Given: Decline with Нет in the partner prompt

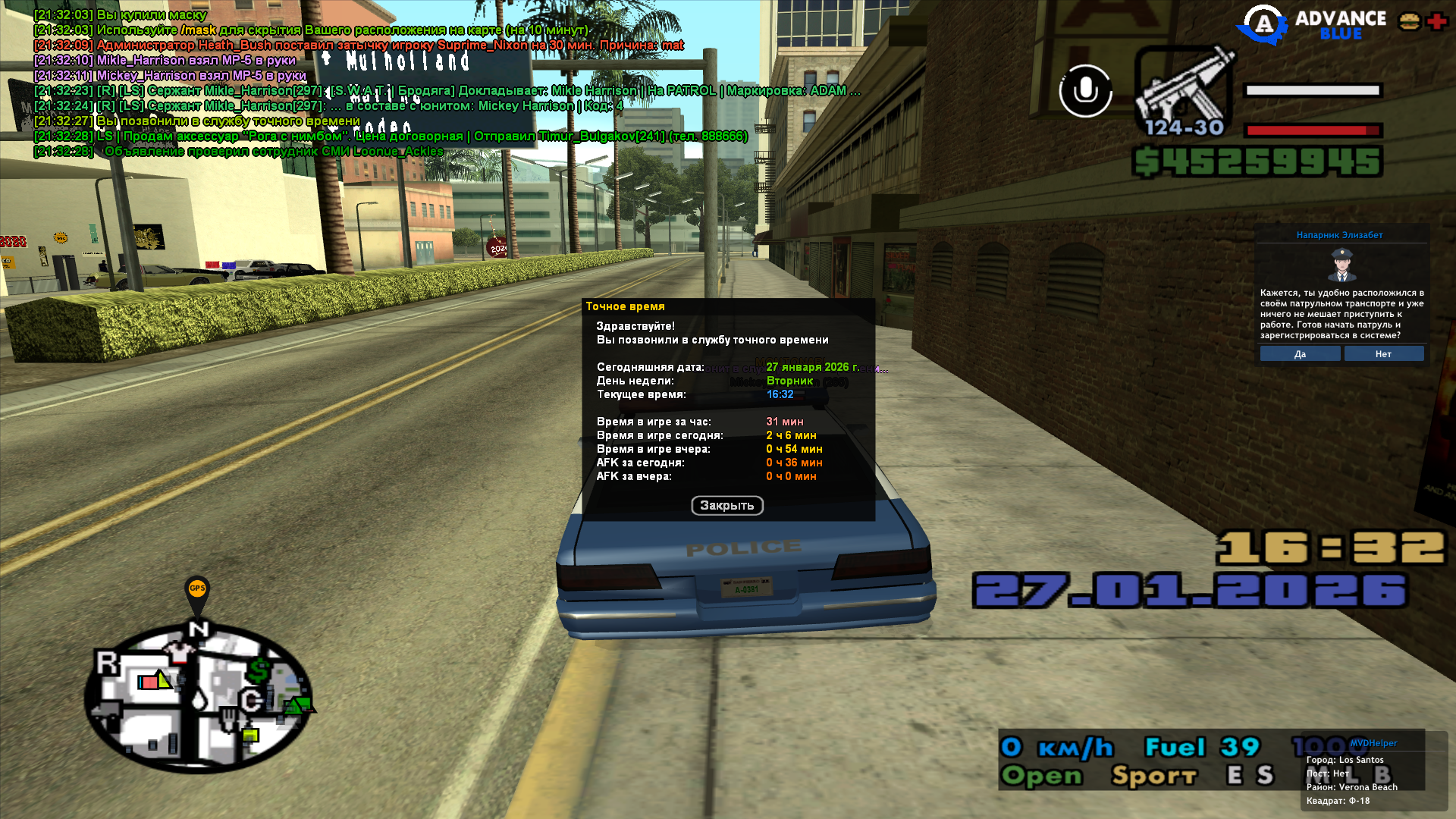Looking at the screenshot, I should tap(1383, 354).
